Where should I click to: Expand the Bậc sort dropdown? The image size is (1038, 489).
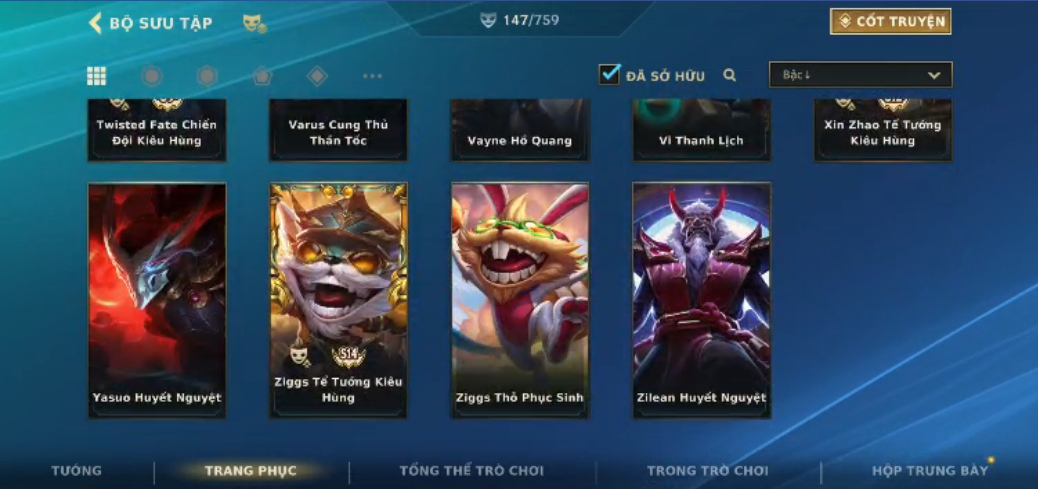(x=860, y=75)
